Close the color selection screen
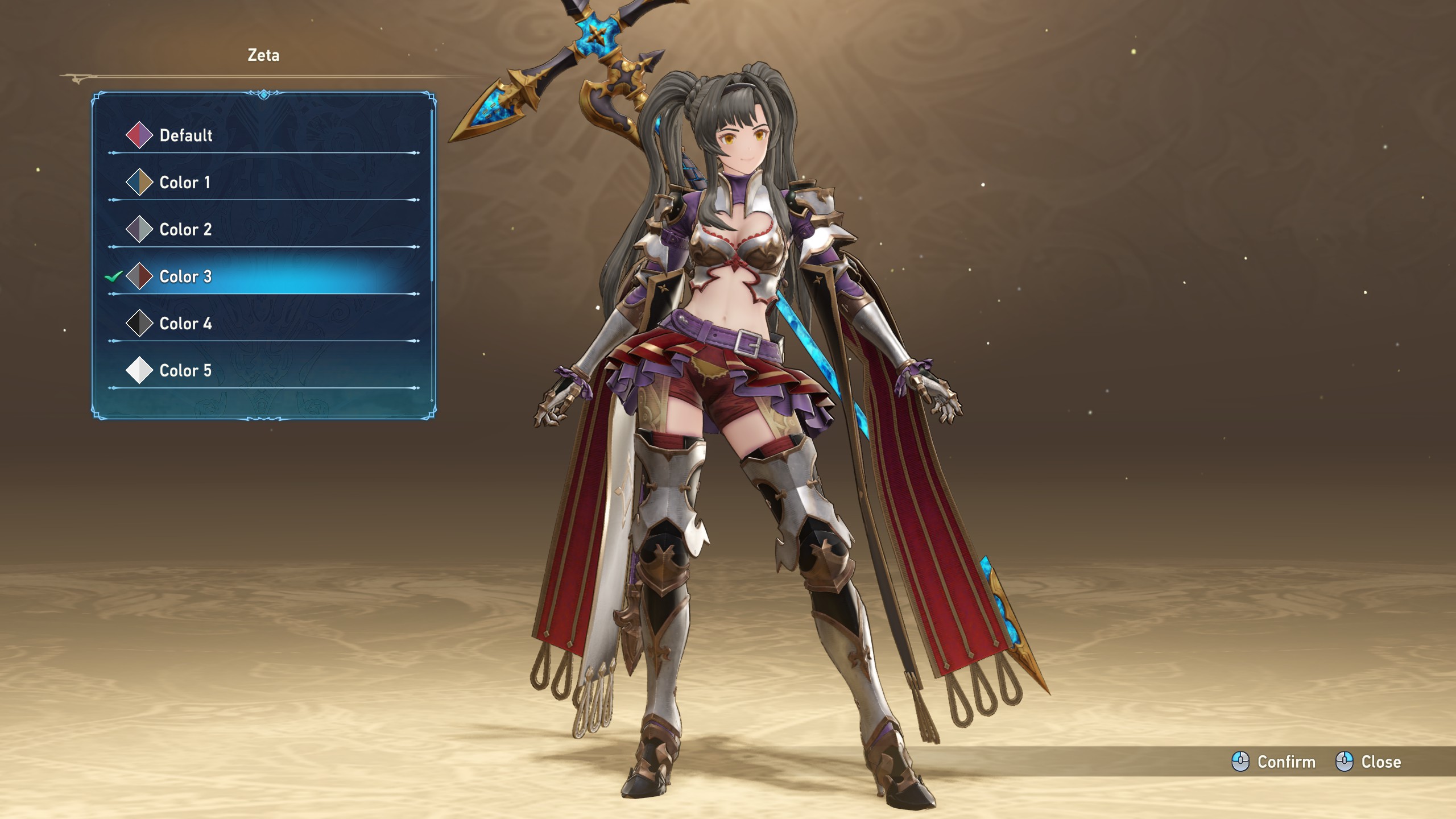This screenshot has width=1456, height=819. pos(1368,762)
